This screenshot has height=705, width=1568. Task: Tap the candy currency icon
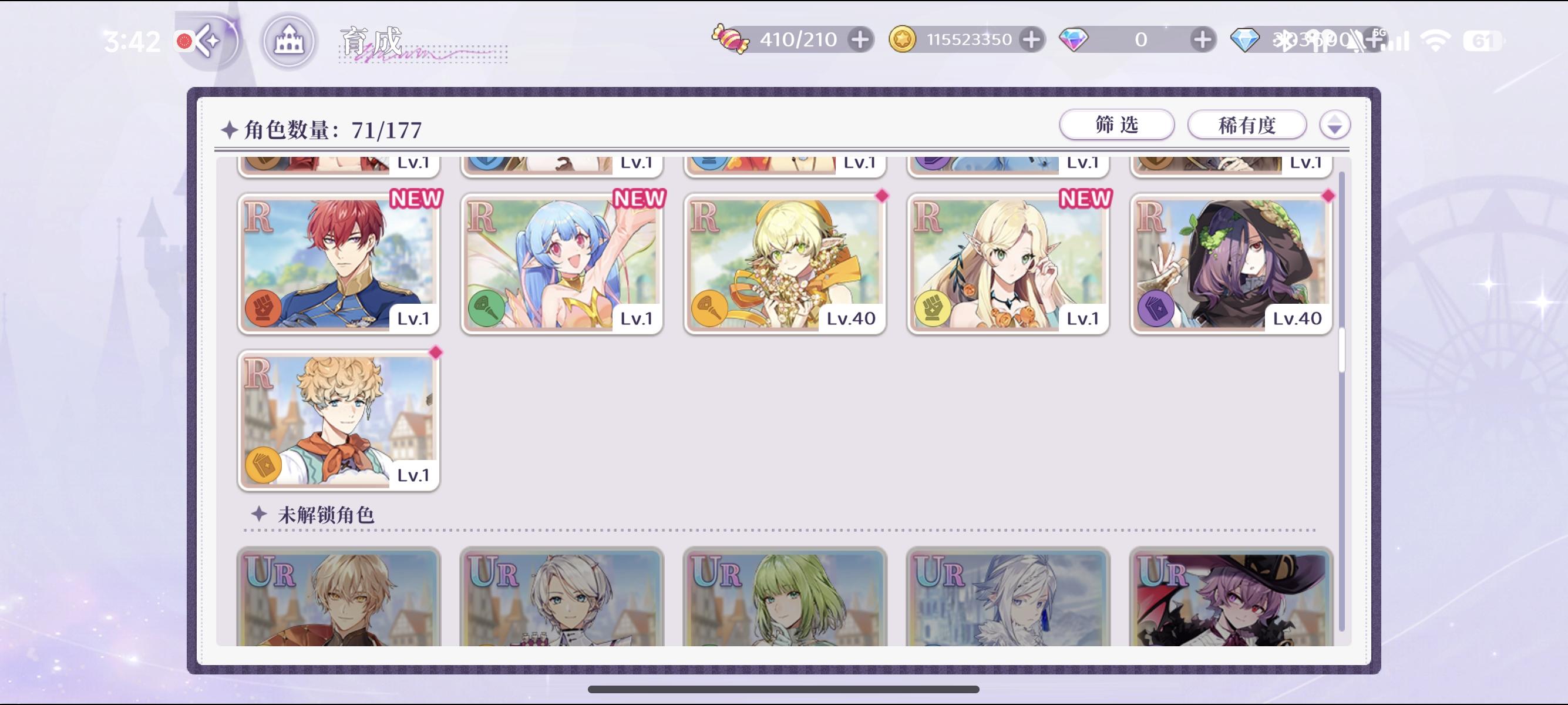point(732,38)
